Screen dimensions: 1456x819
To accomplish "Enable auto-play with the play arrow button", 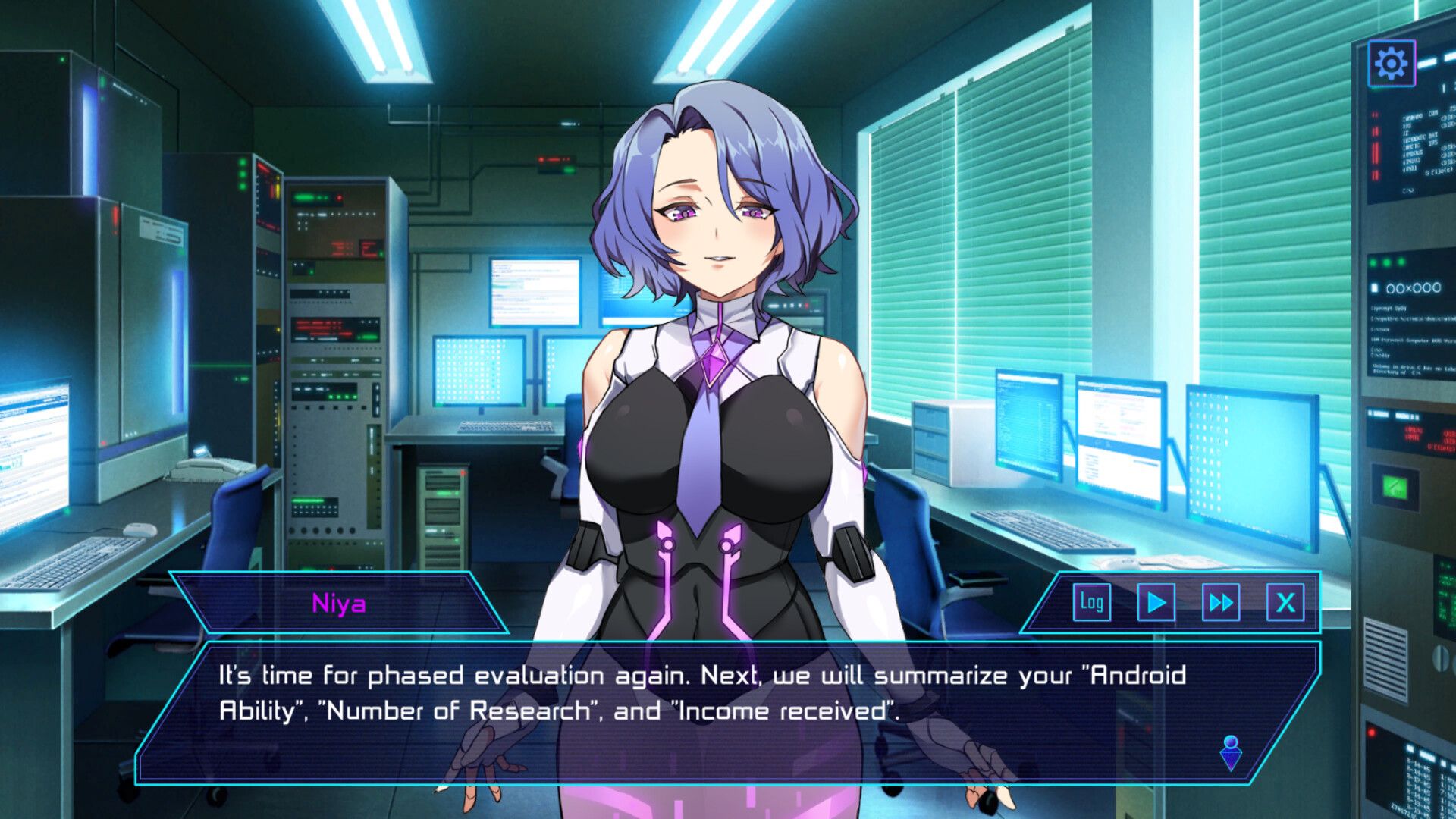I will tap(1156, 603).
